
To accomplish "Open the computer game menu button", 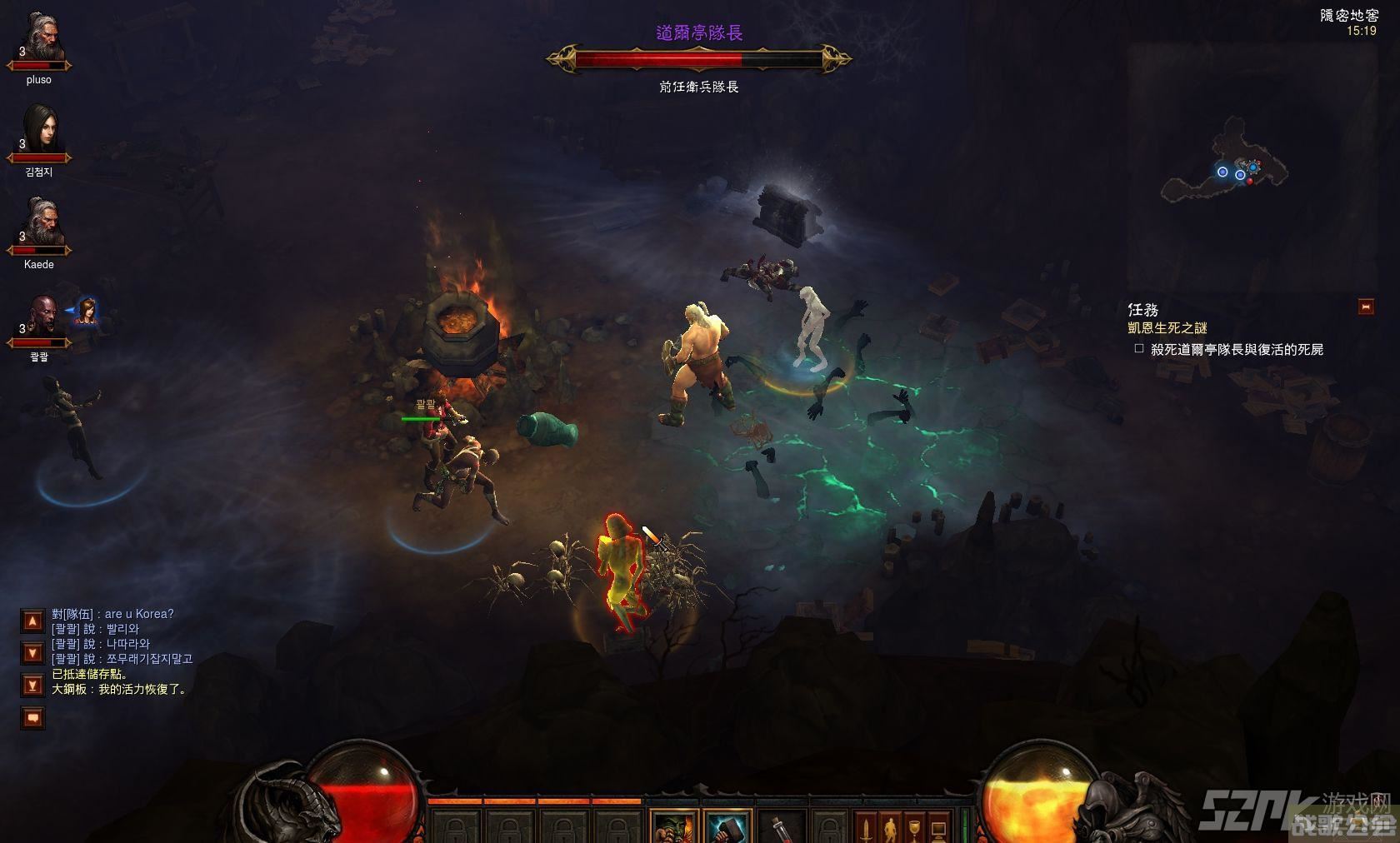I will pos(938,827).
